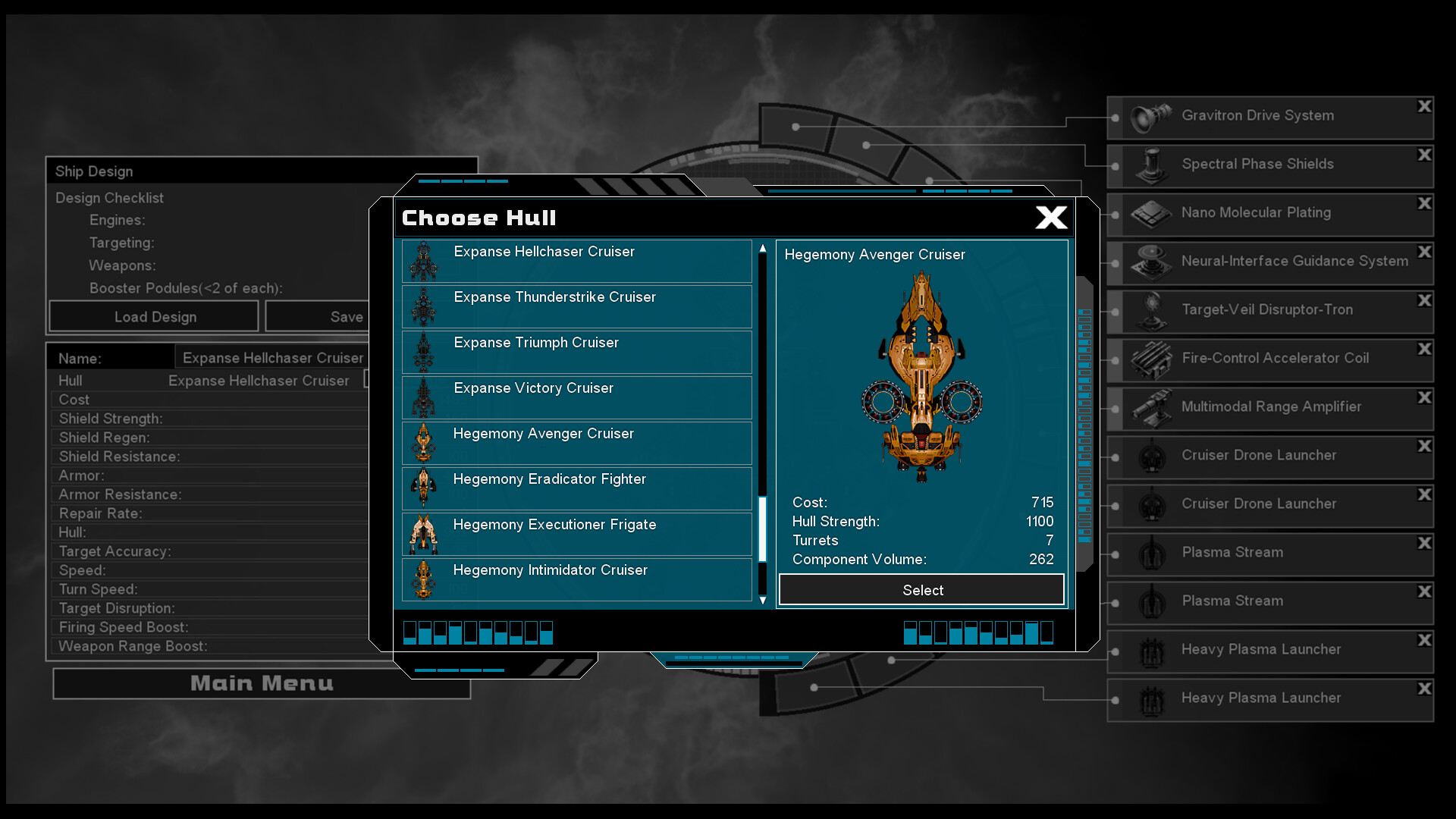Click the Expanse Thunderstrike Cruiser ship icon

[423, 306]
